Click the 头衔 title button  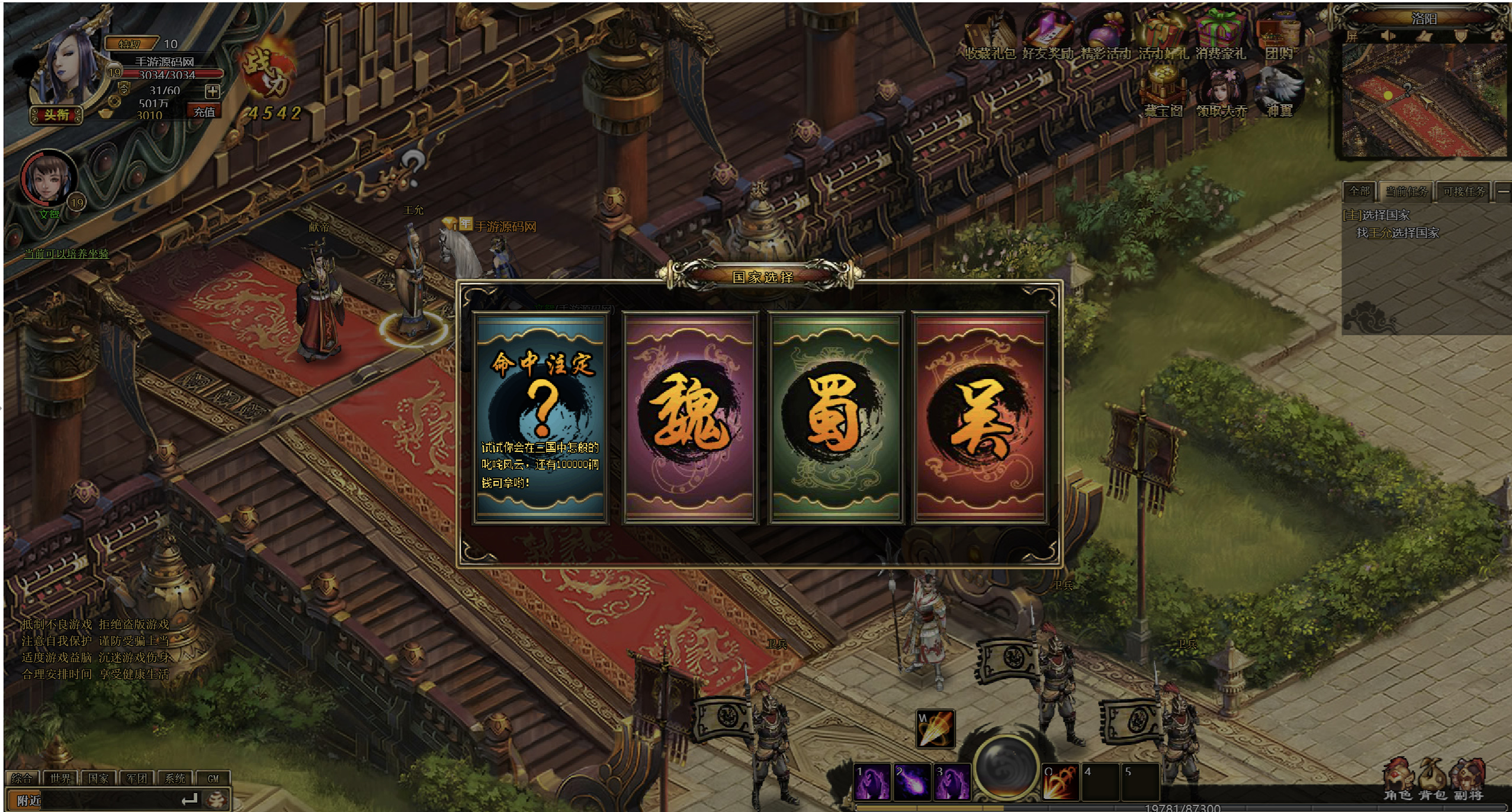coord(56,114)
